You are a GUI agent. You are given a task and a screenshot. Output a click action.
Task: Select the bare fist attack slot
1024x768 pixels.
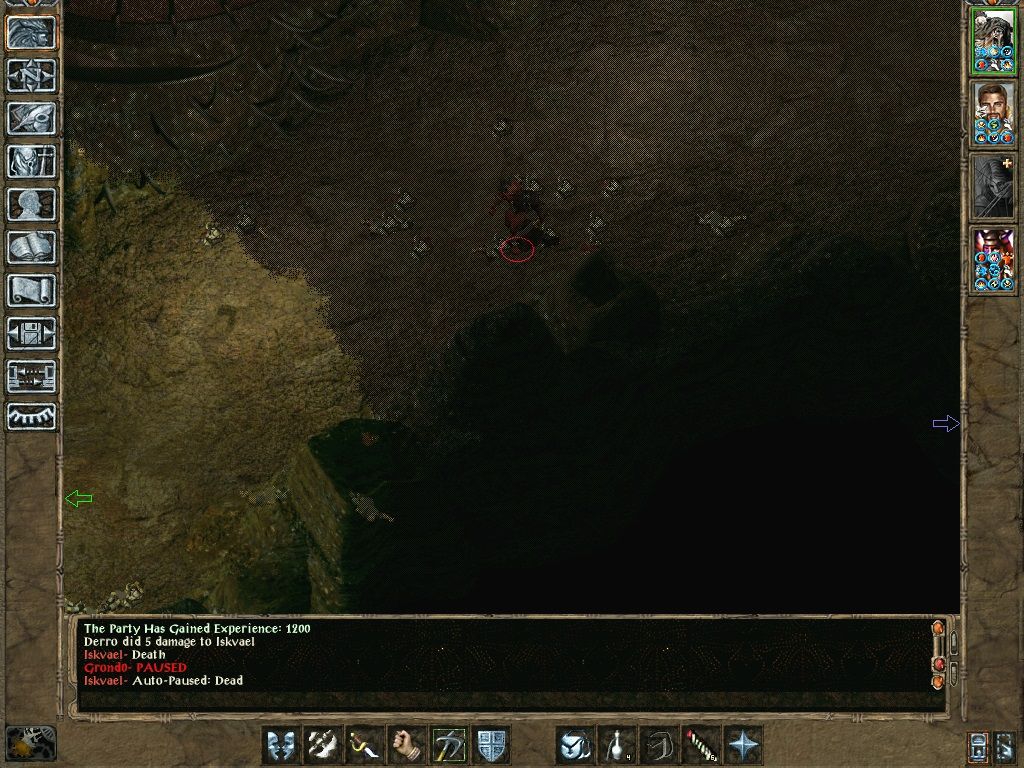click(x=406, y=745)
